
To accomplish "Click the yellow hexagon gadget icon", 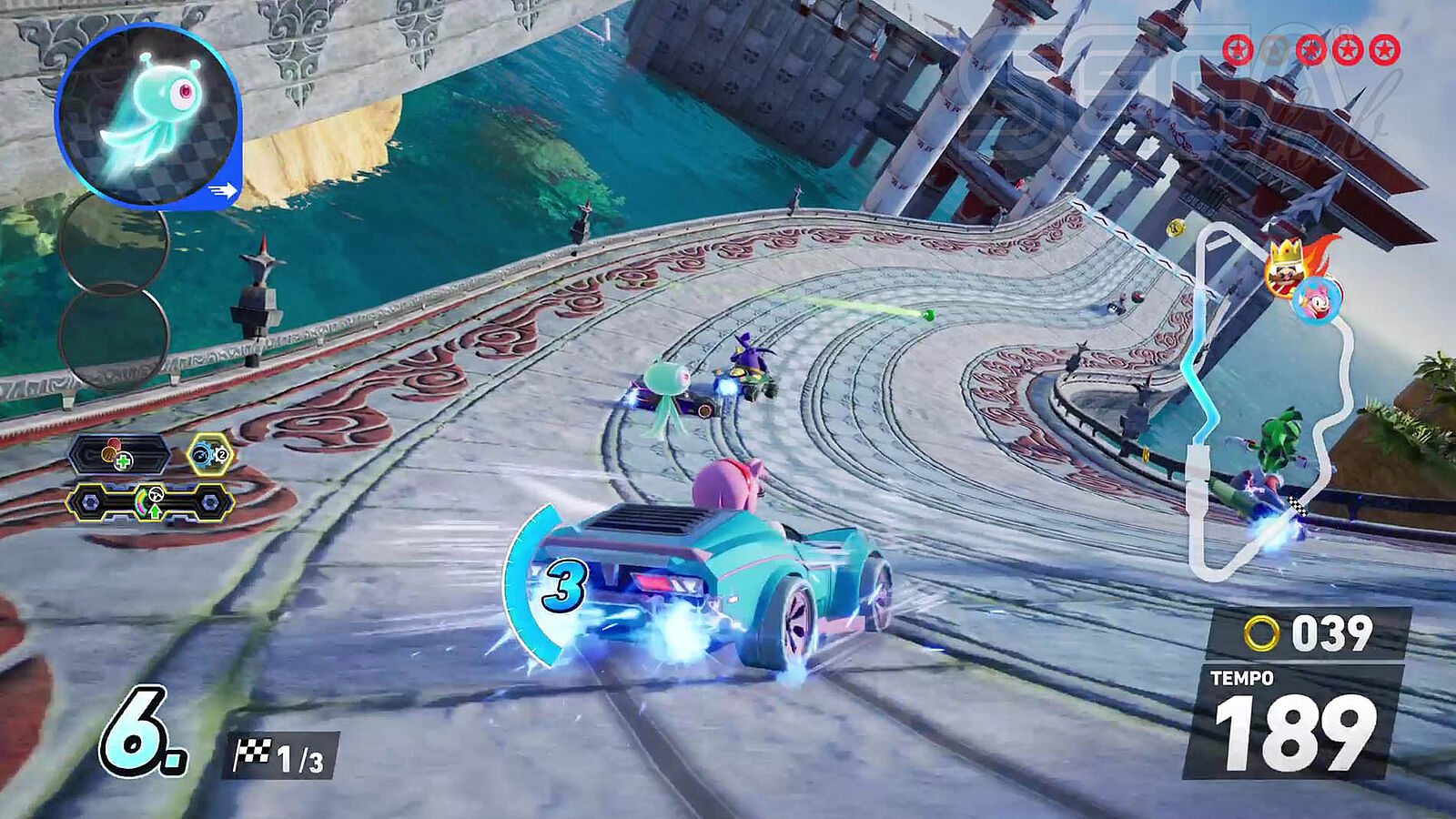I will (210, 453).
